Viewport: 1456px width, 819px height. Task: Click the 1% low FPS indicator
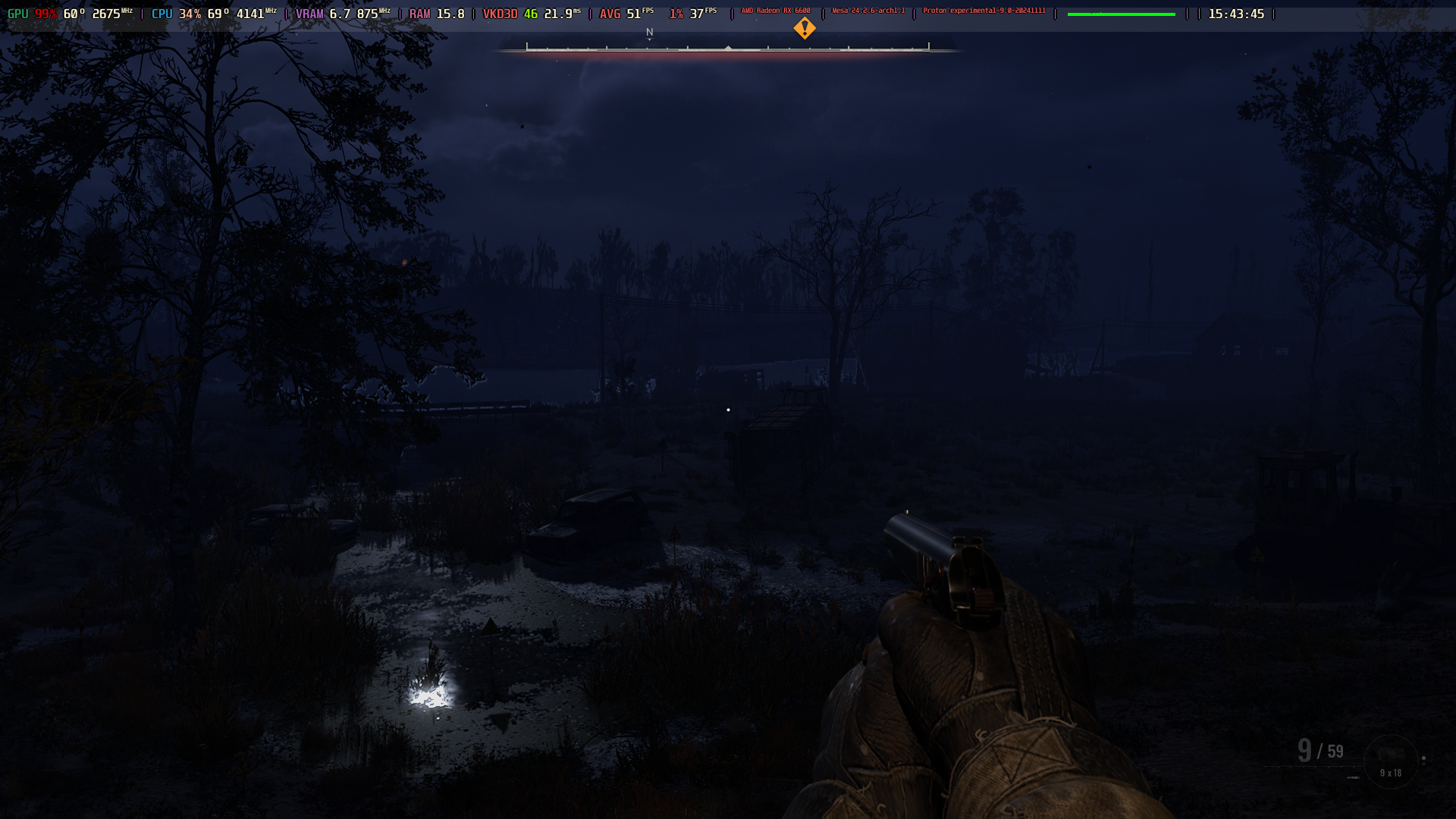(691, 12)
